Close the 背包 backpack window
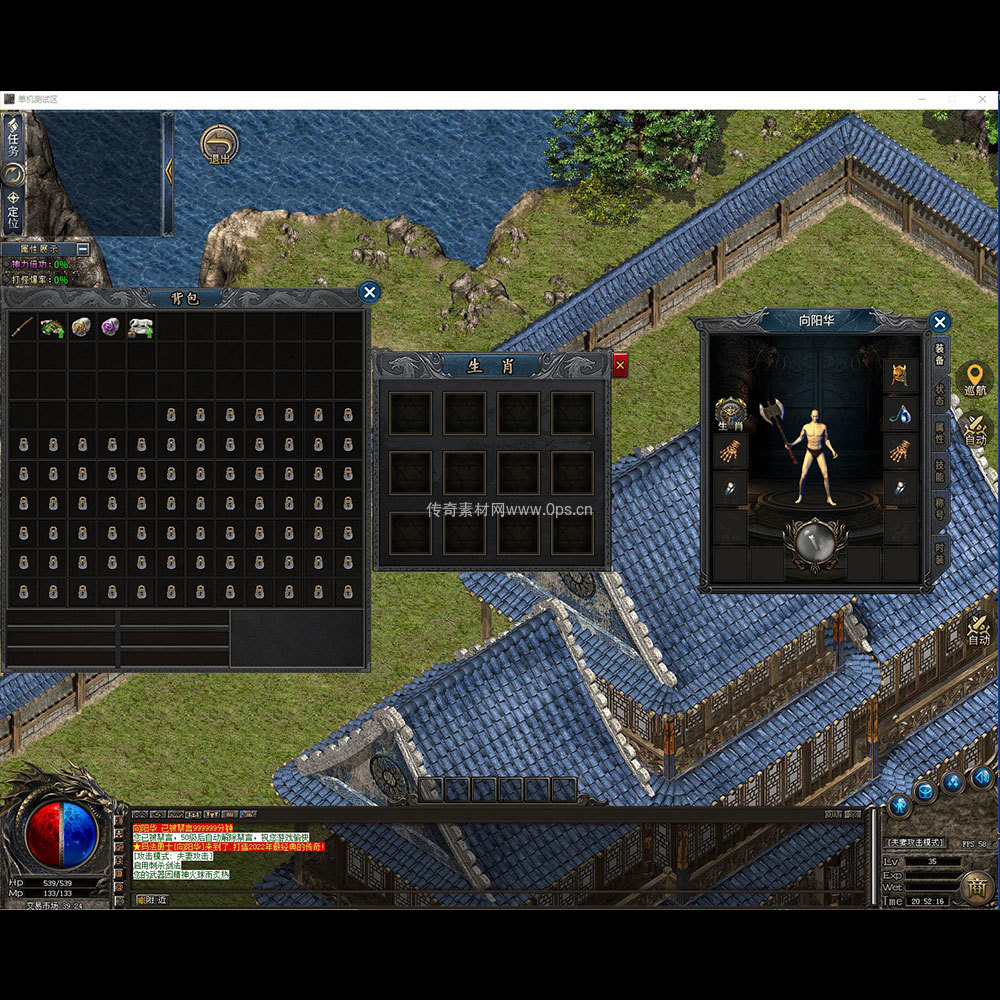This screenshot has width=1000, height=1000. click(370, 292)
